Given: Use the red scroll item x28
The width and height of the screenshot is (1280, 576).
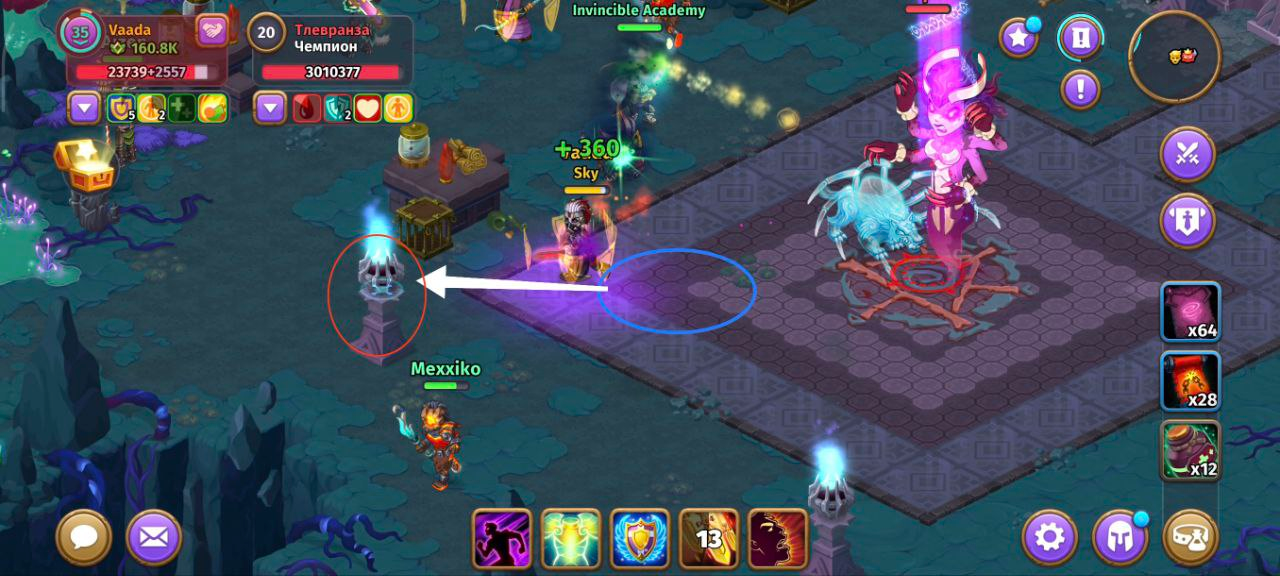Looking at the screenshot, I should [x=1190, y=381].
